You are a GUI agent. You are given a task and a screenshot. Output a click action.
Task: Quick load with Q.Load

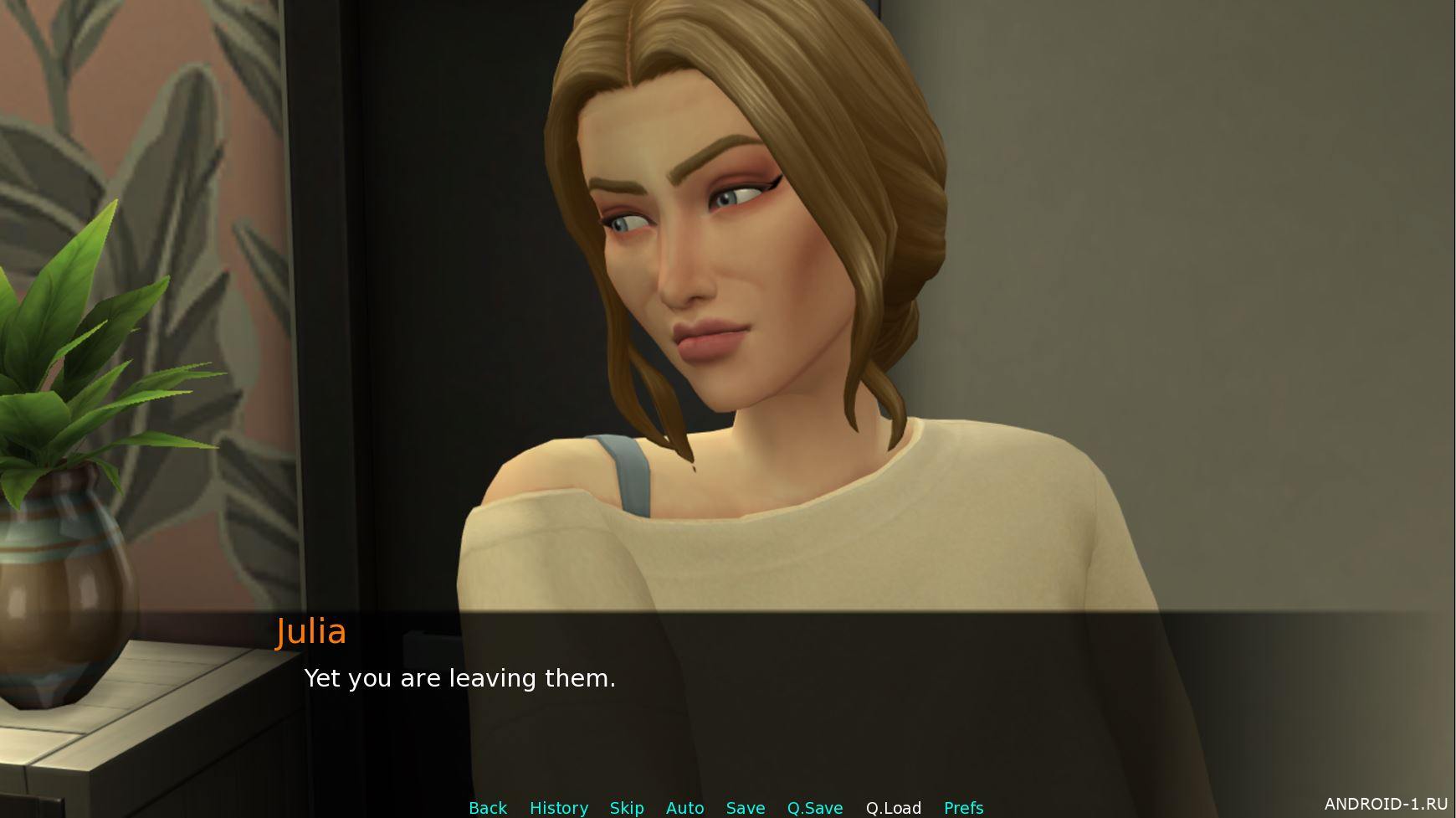894,808
